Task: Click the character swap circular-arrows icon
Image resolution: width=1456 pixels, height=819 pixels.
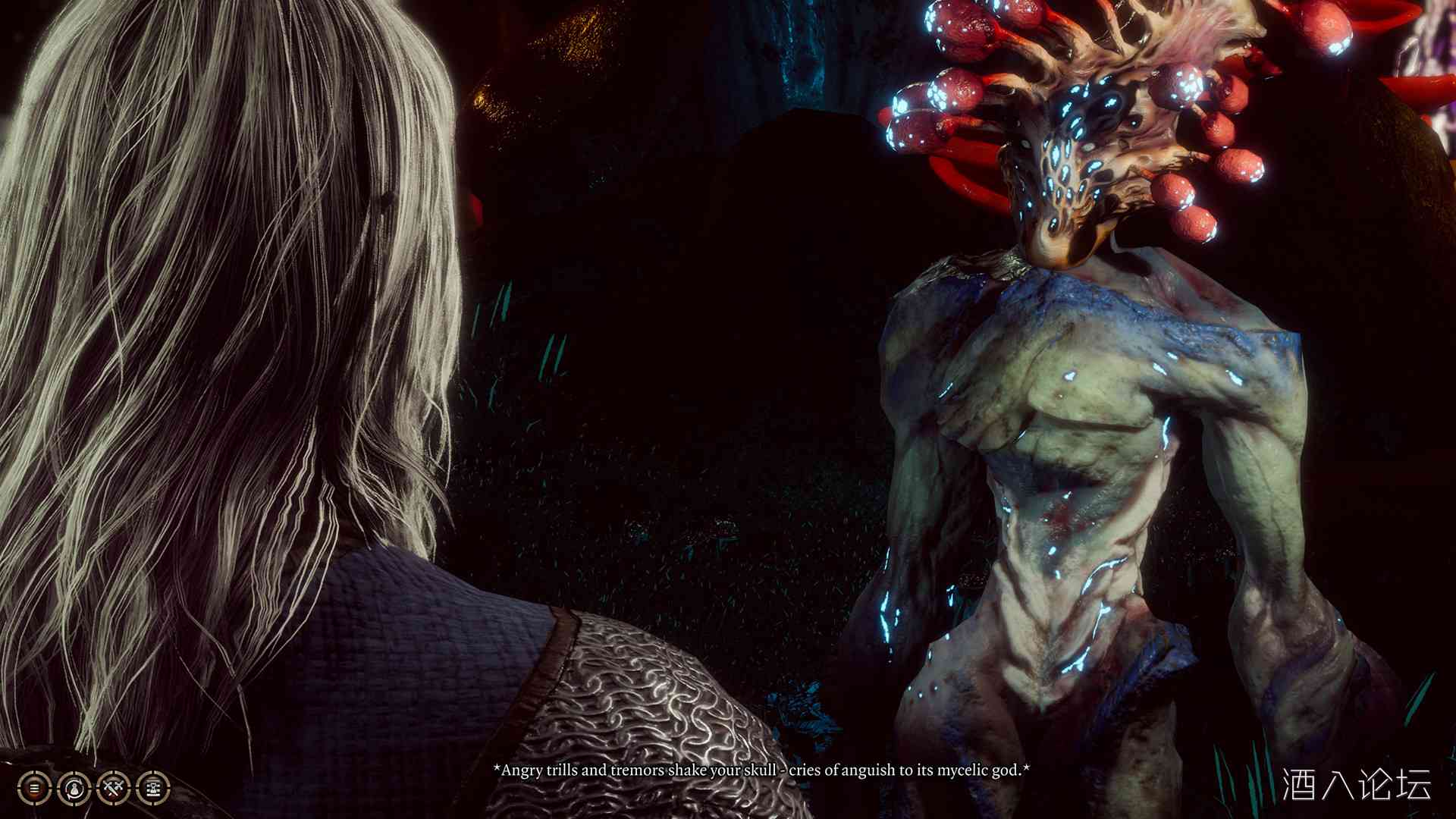Action: tap(74, 789)
